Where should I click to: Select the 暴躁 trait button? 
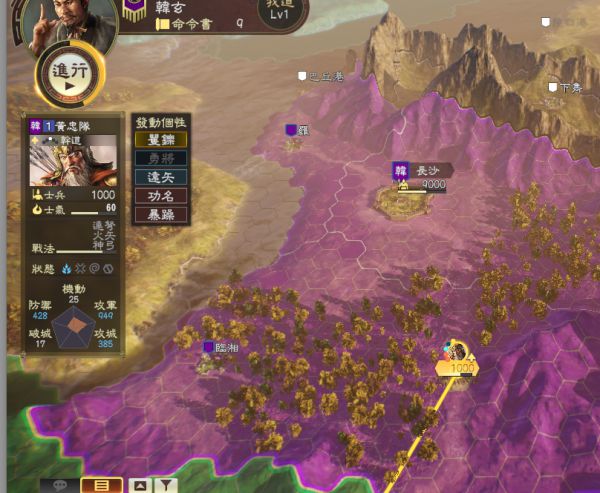[x=160, y=214]
